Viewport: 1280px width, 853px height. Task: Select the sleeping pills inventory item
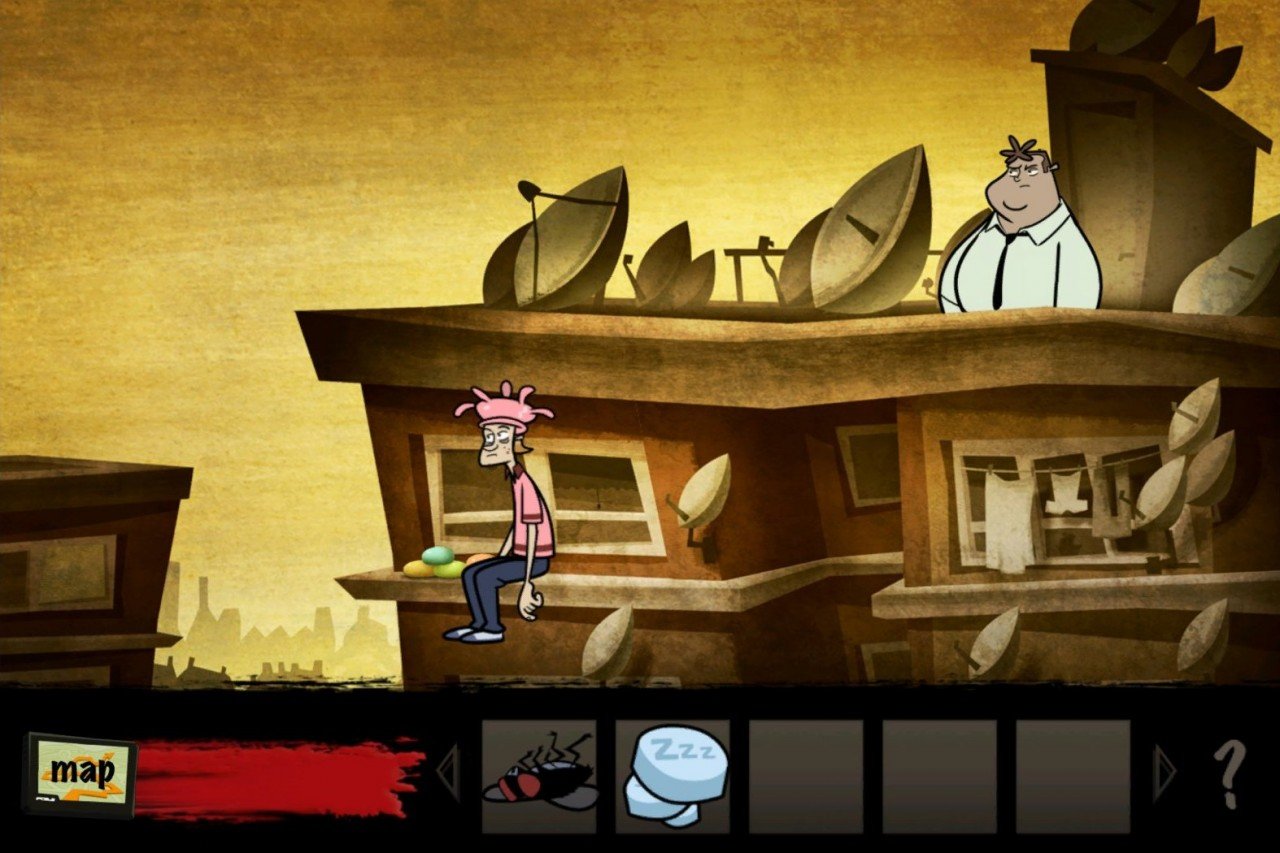672,775
